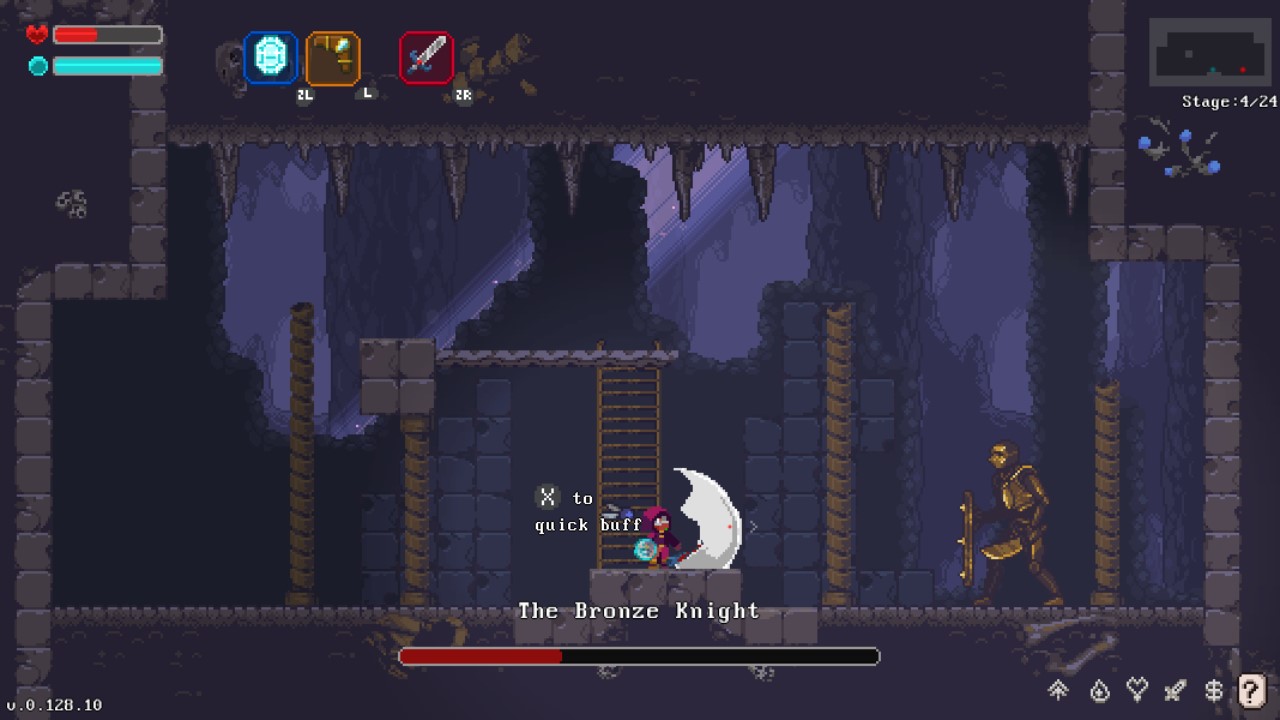Click the boss health bar at screen bottom
Screen dimensions: 1280x720
tap(639, 657)
